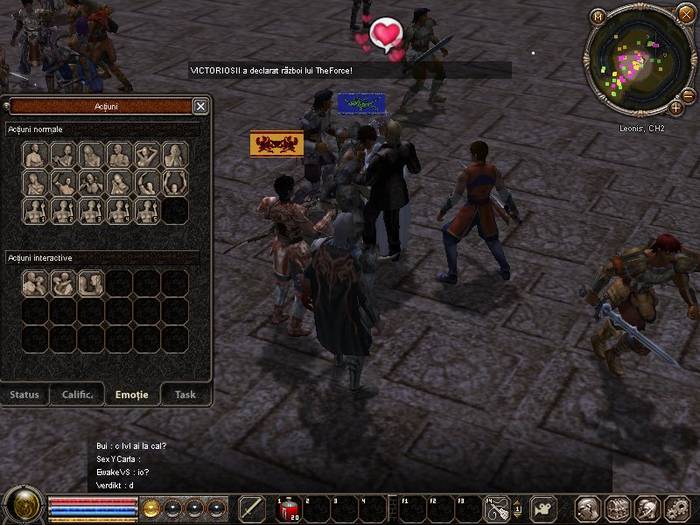The height and width of the screenshot is (525, 700).
Task: Perform the first normal action emote
Action: (x=35, y=155)
